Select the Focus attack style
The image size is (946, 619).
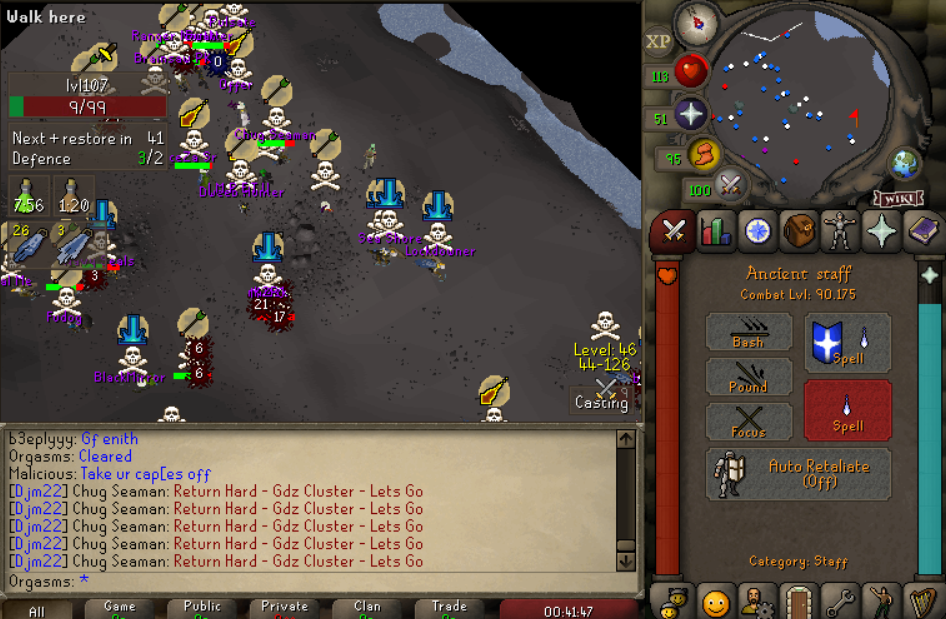point(748,421)
